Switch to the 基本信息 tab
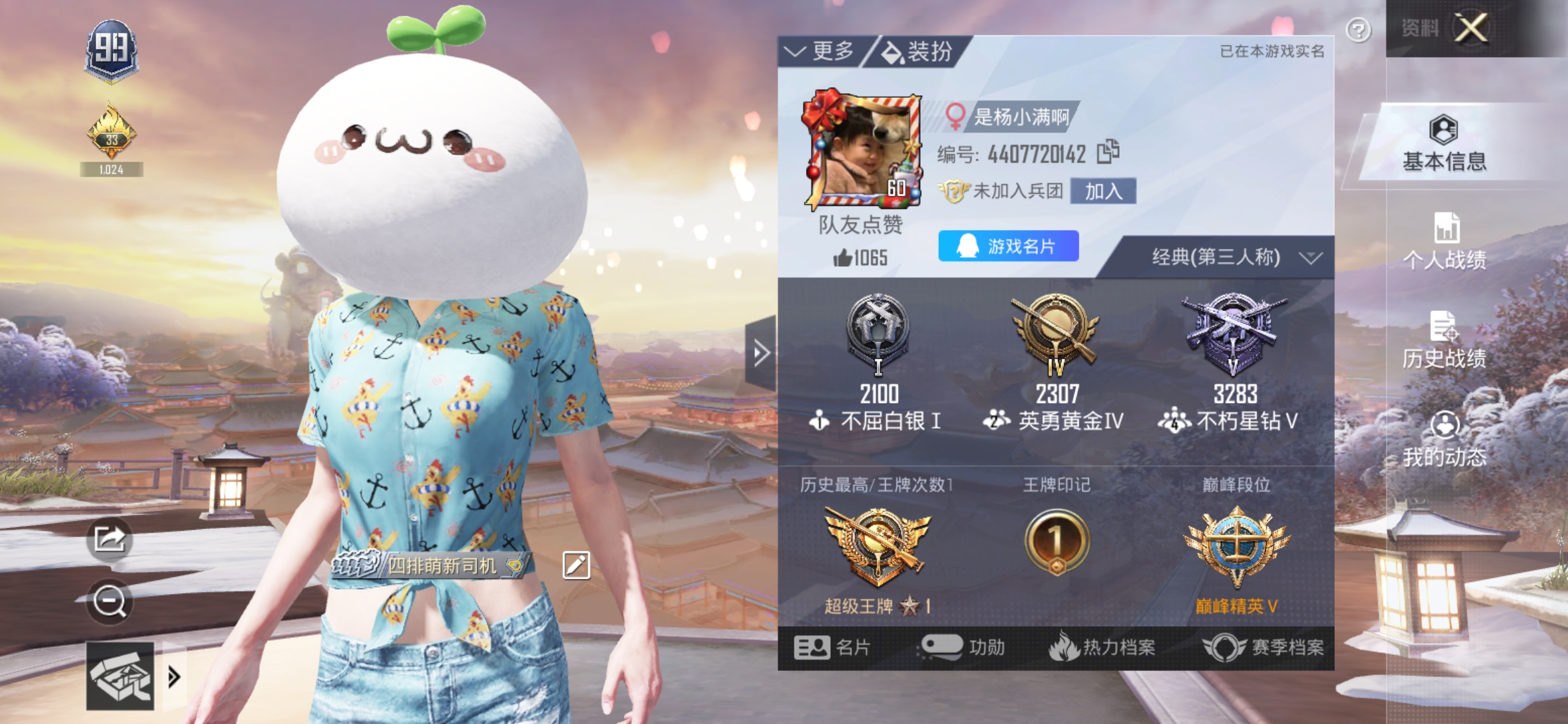This screenshot has height=724, width=1568. click(1444, 143)
